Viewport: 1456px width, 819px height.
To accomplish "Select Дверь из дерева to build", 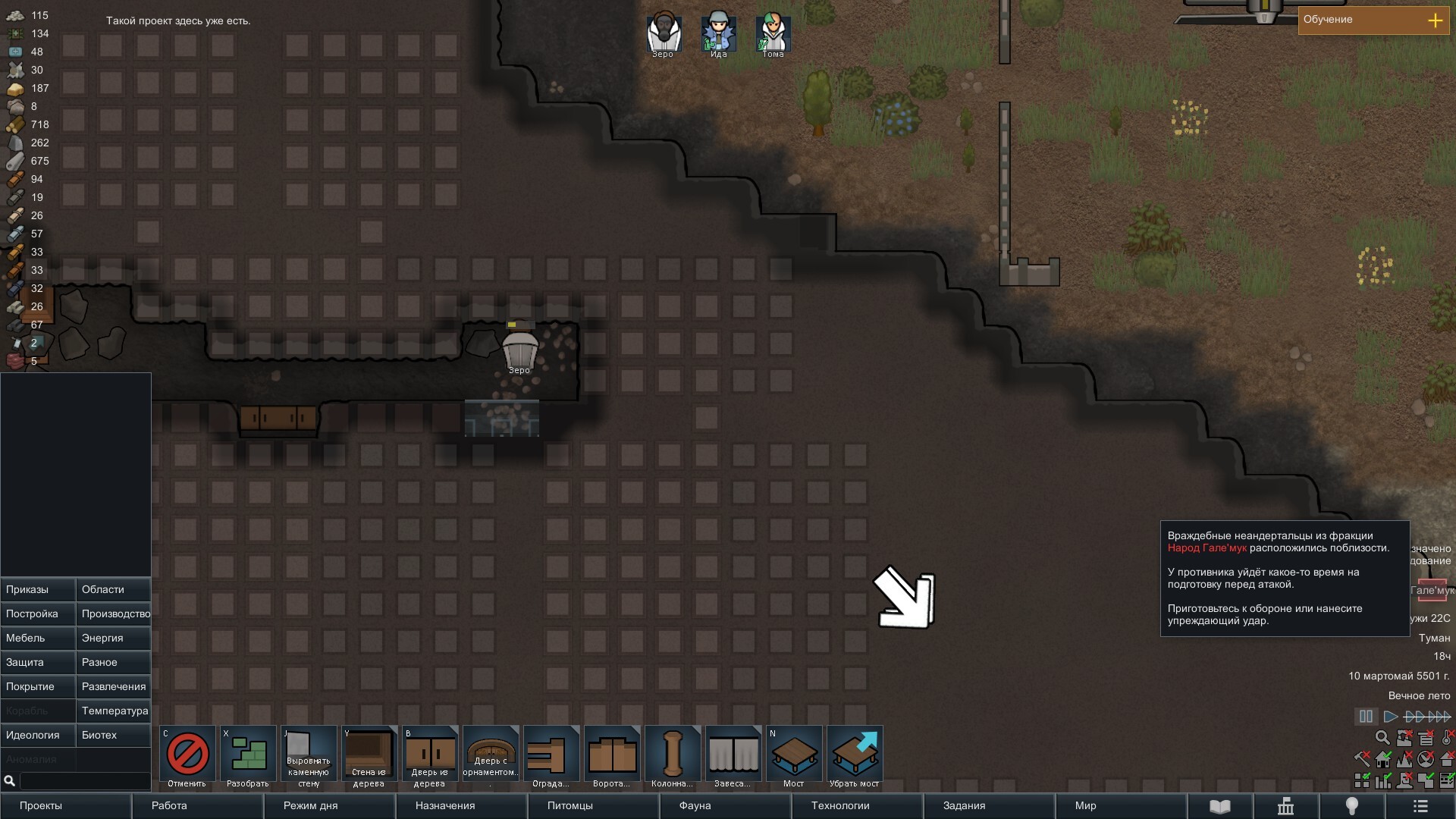I will point(430,755).
